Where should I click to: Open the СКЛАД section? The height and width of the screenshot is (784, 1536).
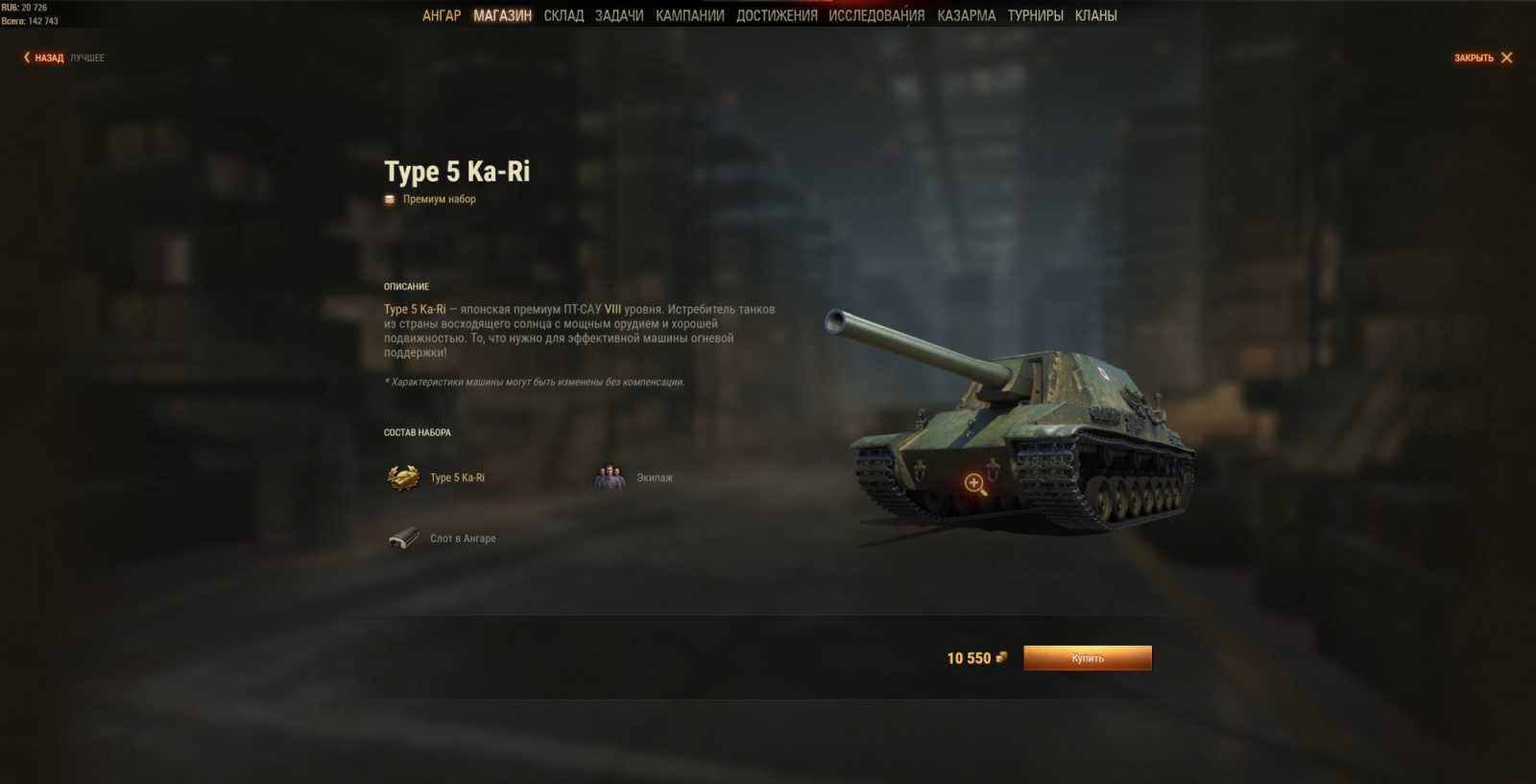tap(564, 15)
